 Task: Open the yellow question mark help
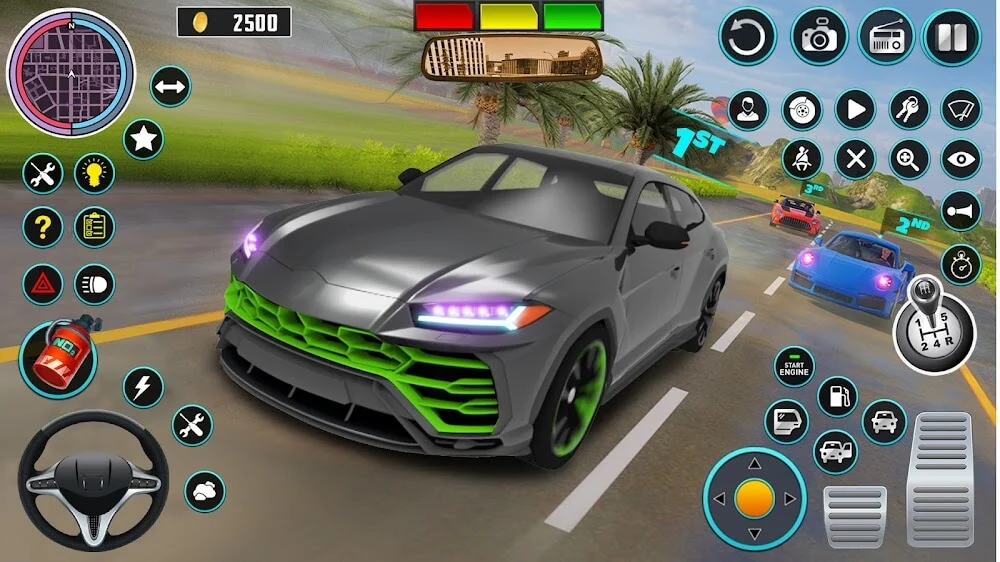click(x=42, y=228)
